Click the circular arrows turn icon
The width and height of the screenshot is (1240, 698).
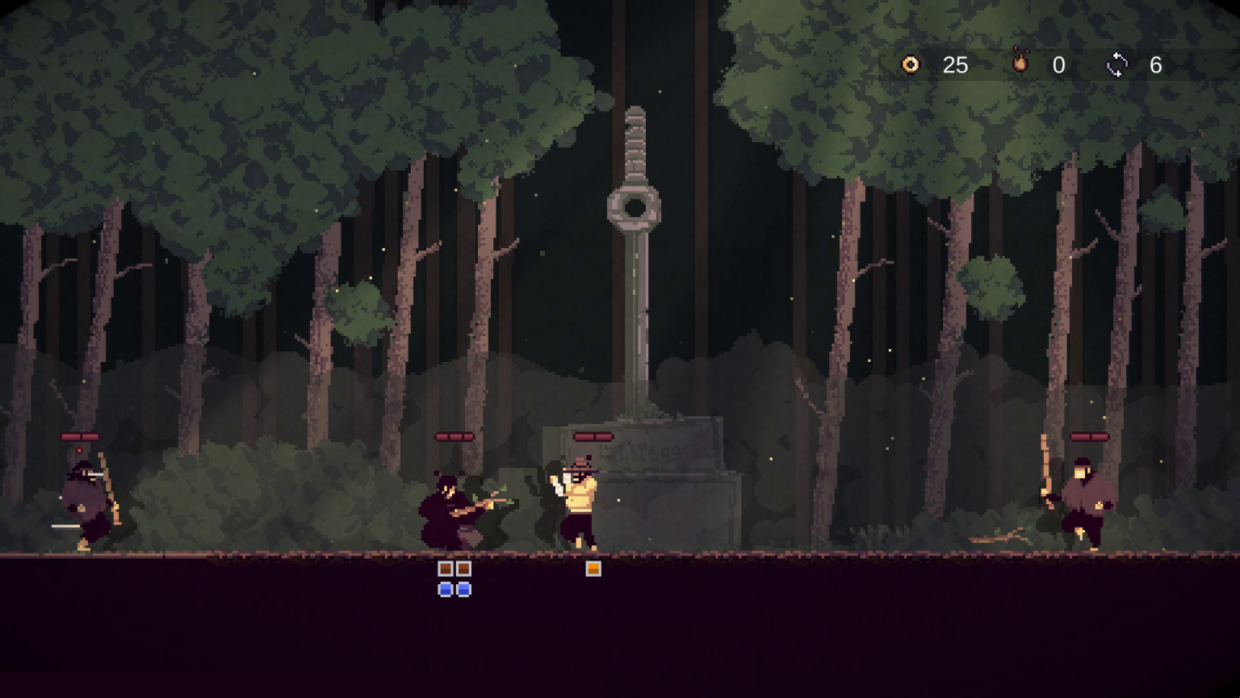(x=1117, y=65)
